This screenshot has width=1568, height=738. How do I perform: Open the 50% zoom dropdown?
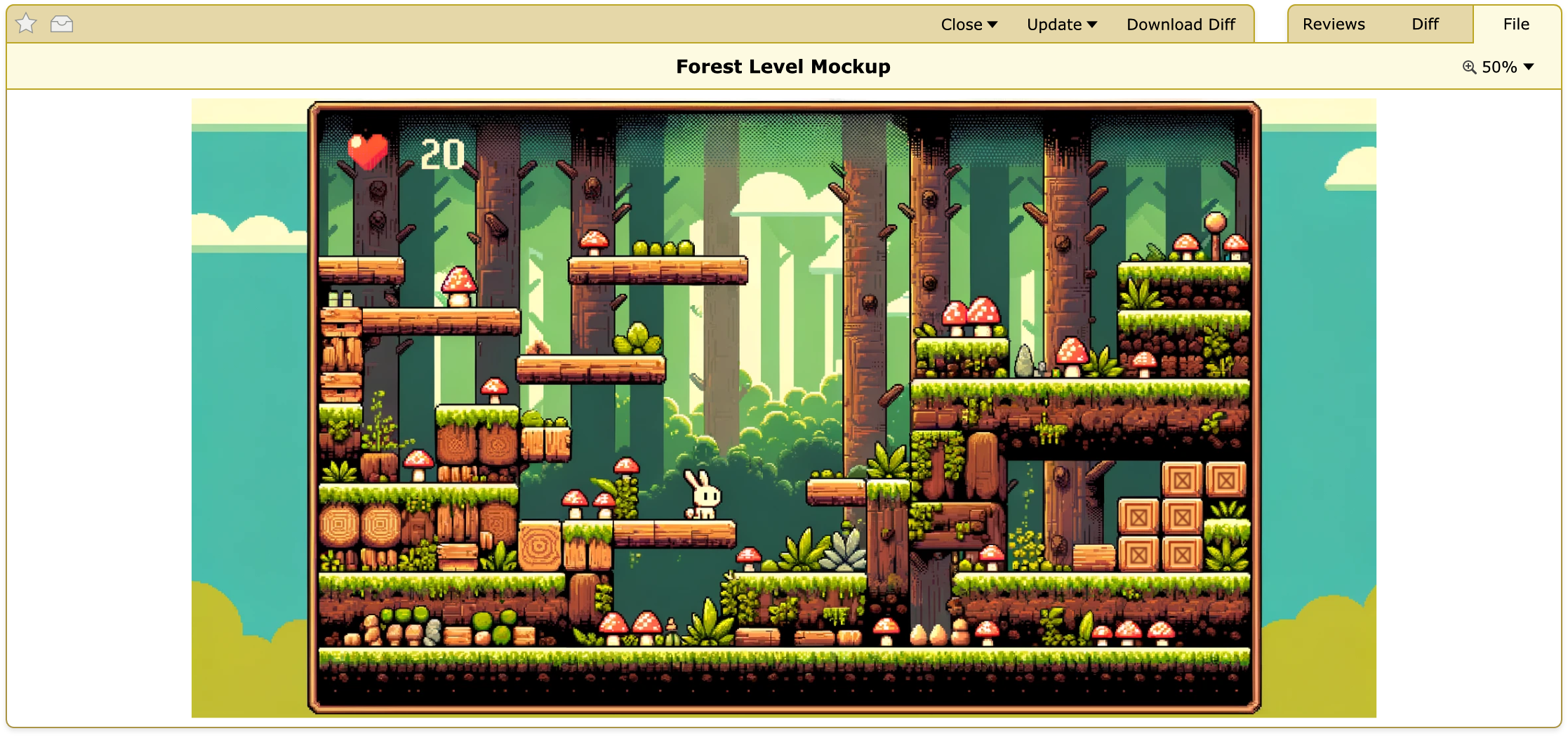click(x=1499, y=67)
